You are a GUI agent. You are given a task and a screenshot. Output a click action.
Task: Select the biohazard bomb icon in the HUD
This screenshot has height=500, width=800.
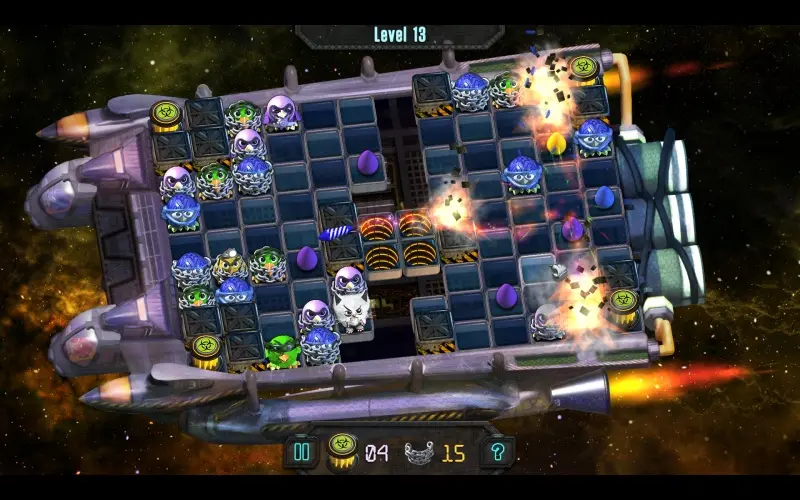pyautogui.click(x=342, y=452)
